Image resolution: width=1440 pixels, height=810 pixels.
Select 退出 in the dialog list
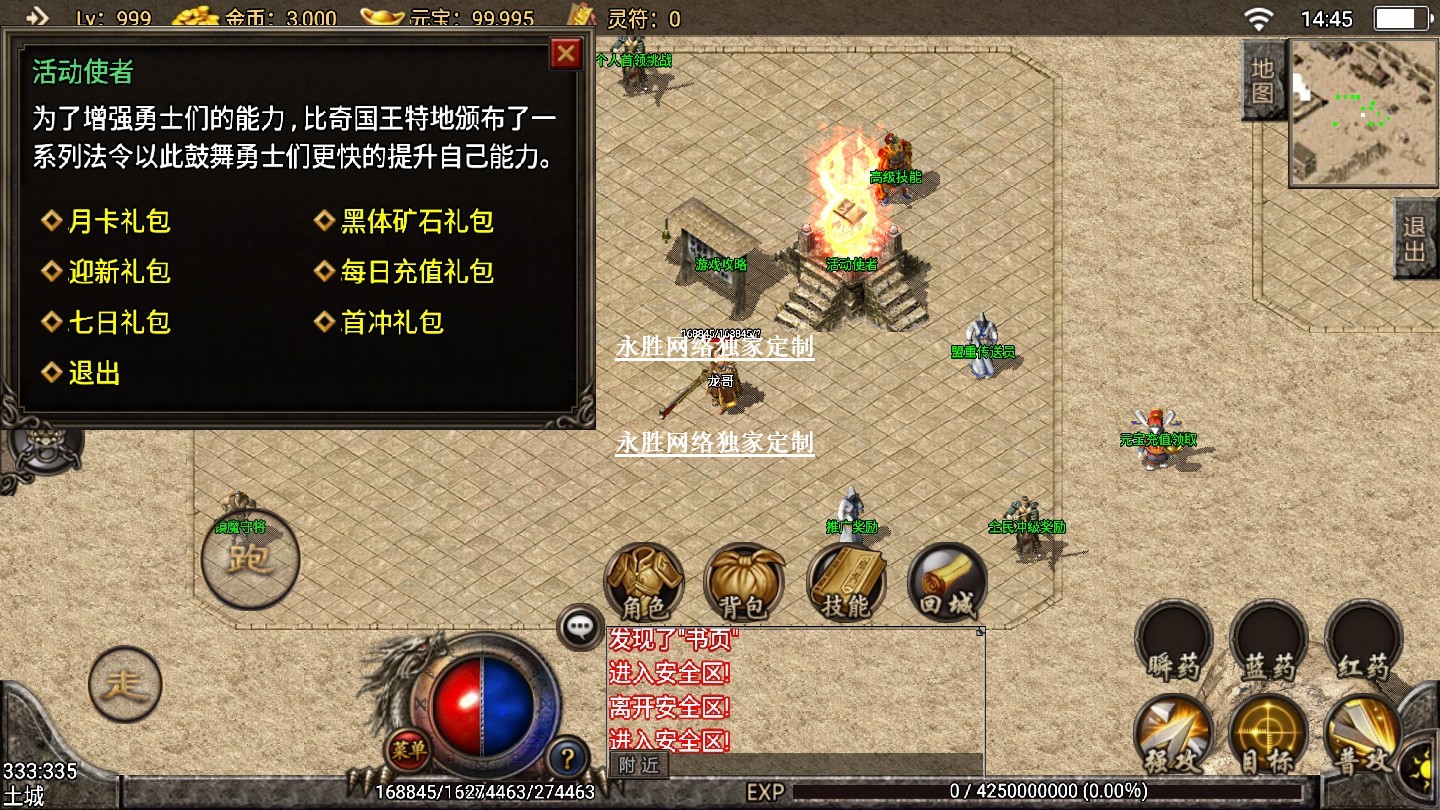93,373
